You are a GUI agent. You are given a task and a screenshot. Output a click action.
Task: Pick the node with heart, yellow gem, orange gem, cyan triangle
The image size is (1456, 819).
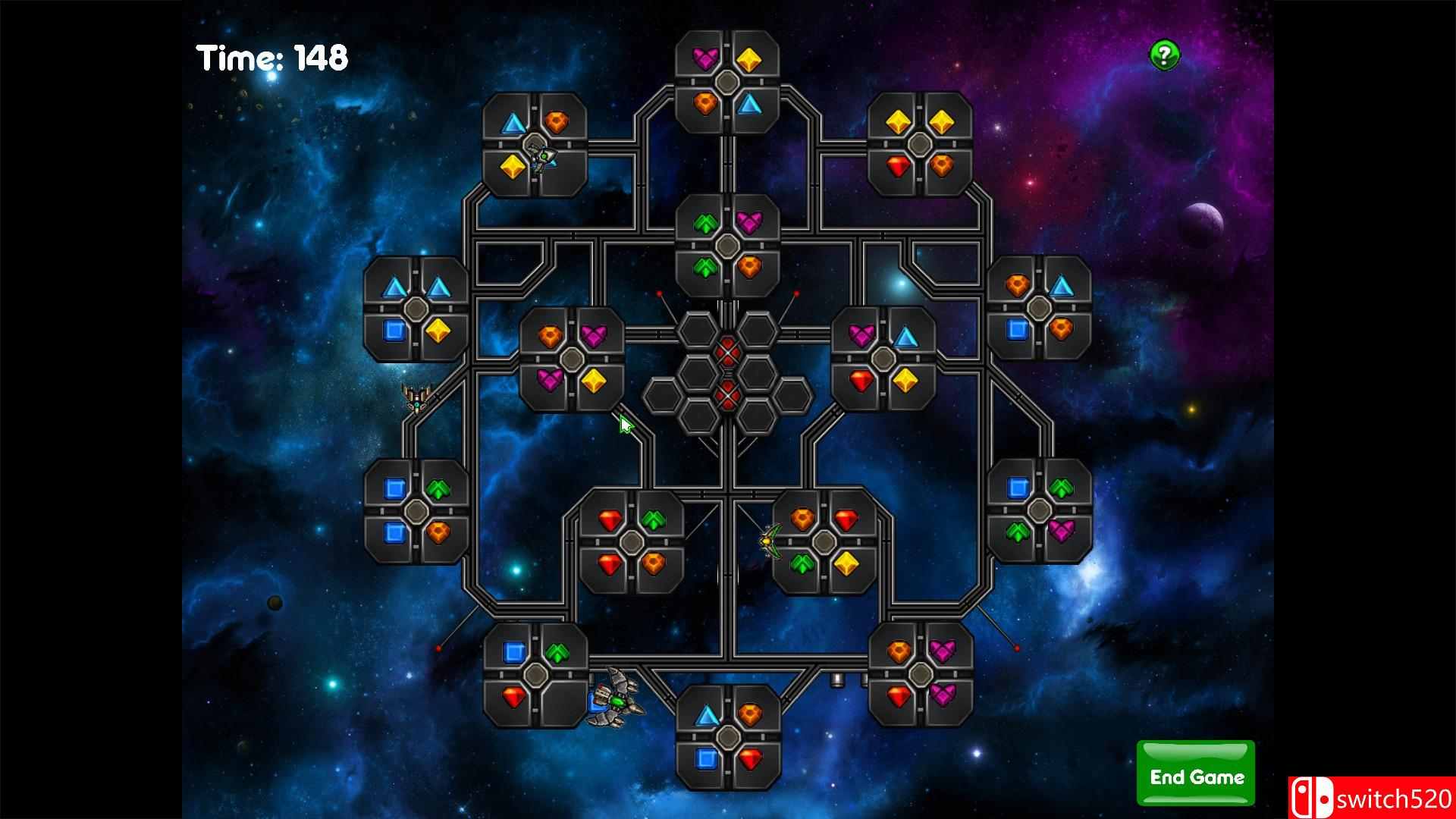[x=727, y=81]
